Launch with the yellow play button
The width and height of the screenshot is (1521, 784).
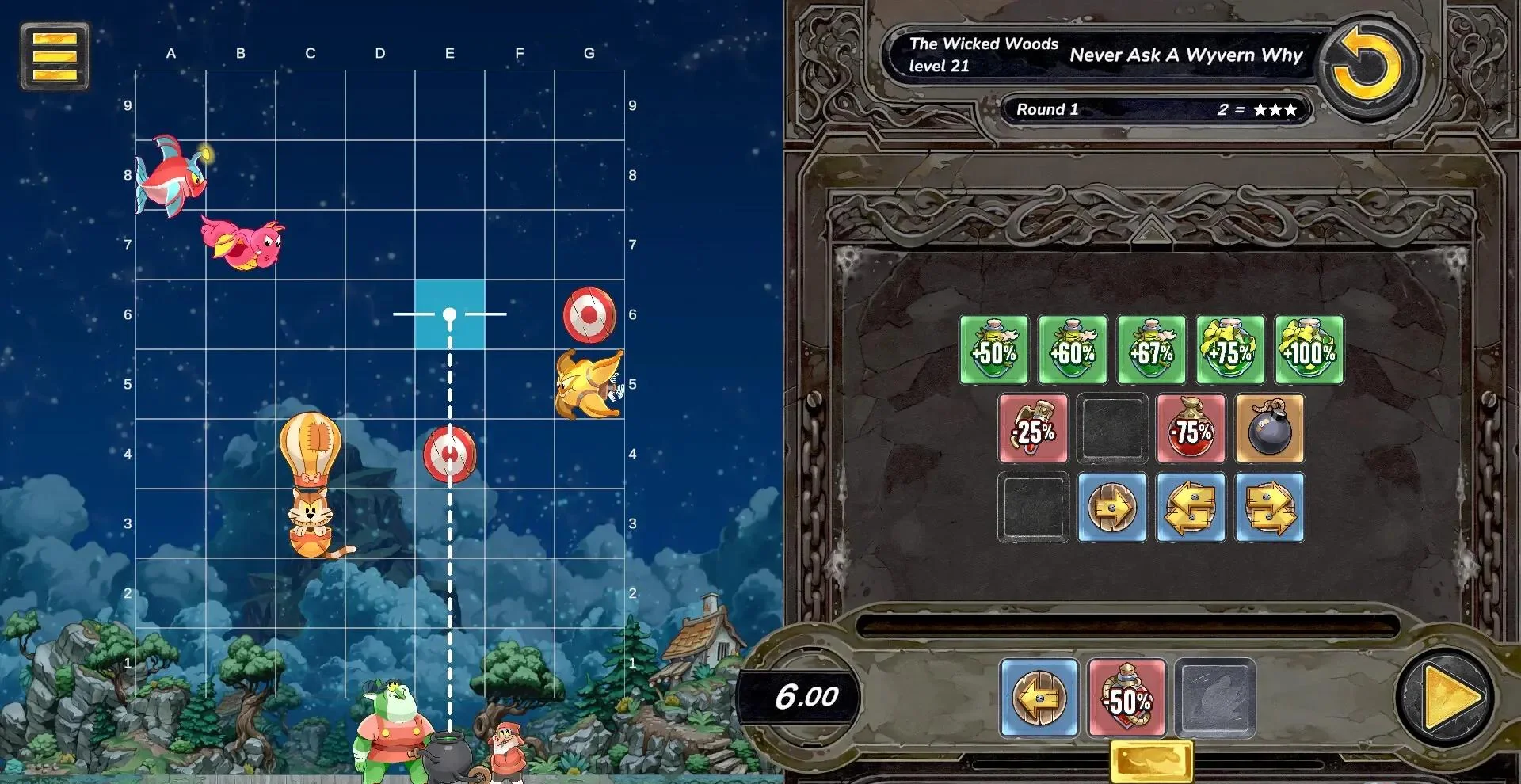point(1447,698)
